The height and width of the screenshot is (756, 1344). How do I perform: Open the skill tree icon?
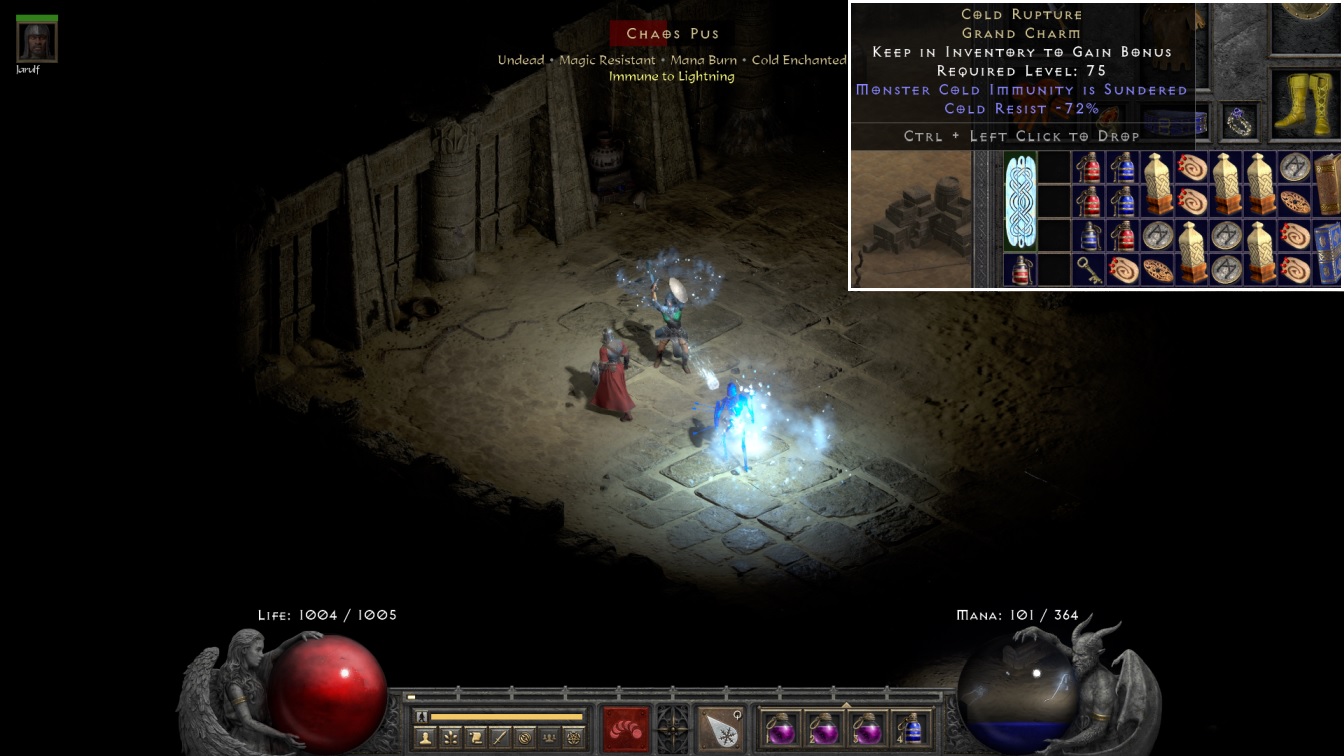tap(449, 738)
